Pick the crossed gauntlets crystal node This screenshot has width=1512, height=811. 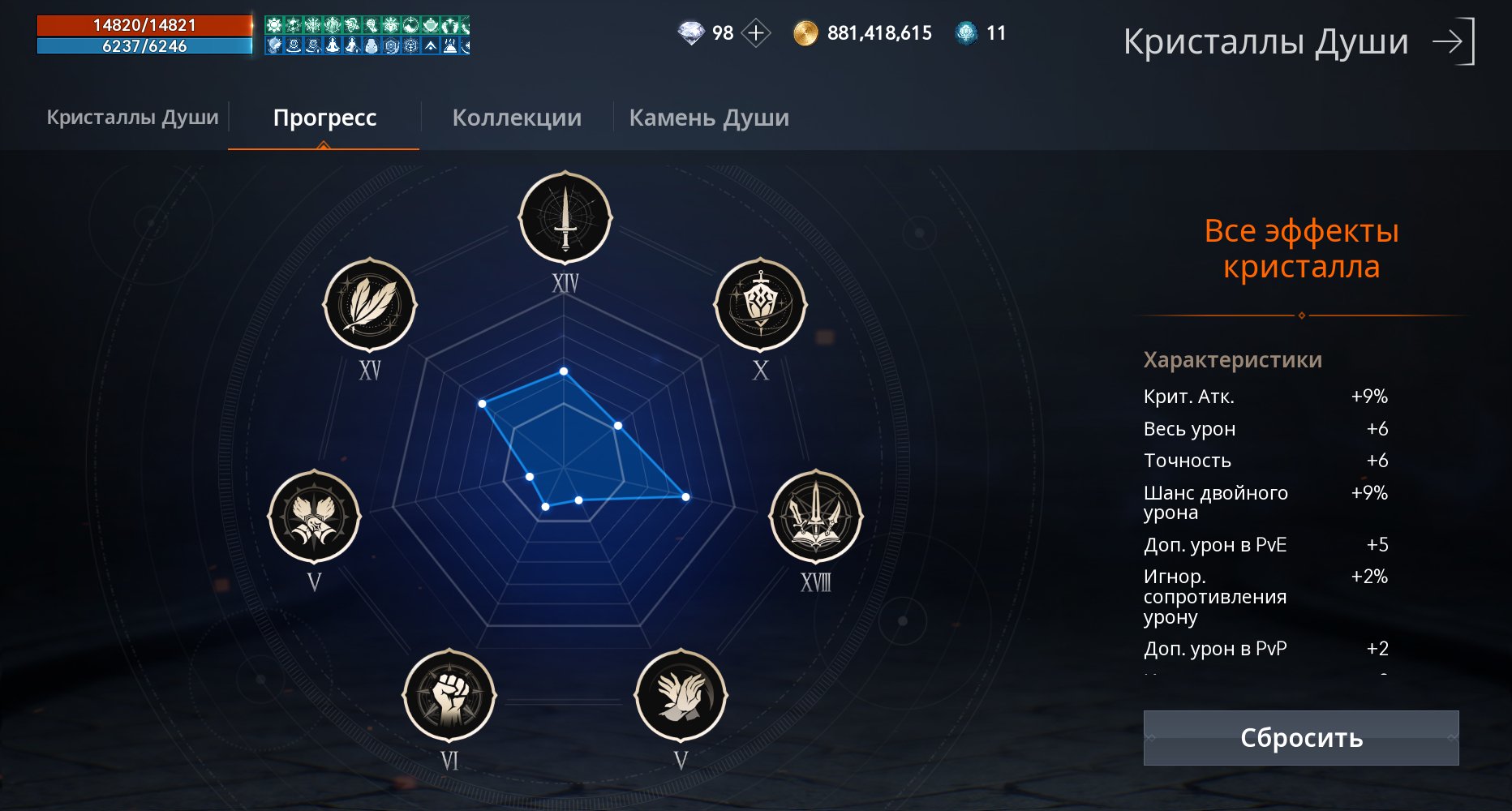[x=314, y=517]
